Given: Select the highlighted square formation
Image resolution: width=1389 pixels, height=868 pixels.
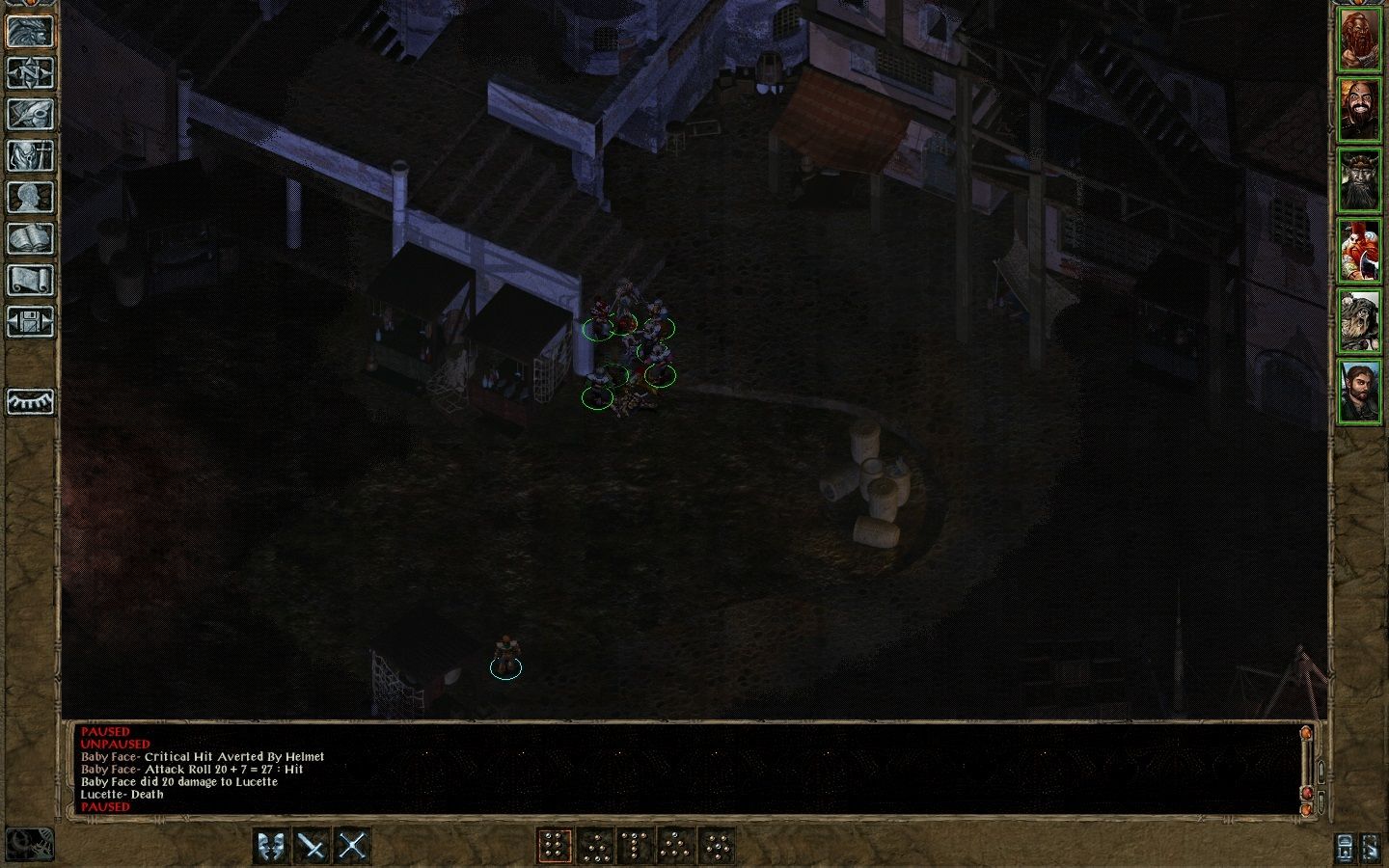Looking at the screenshot, I should click(x=556, y=847).
